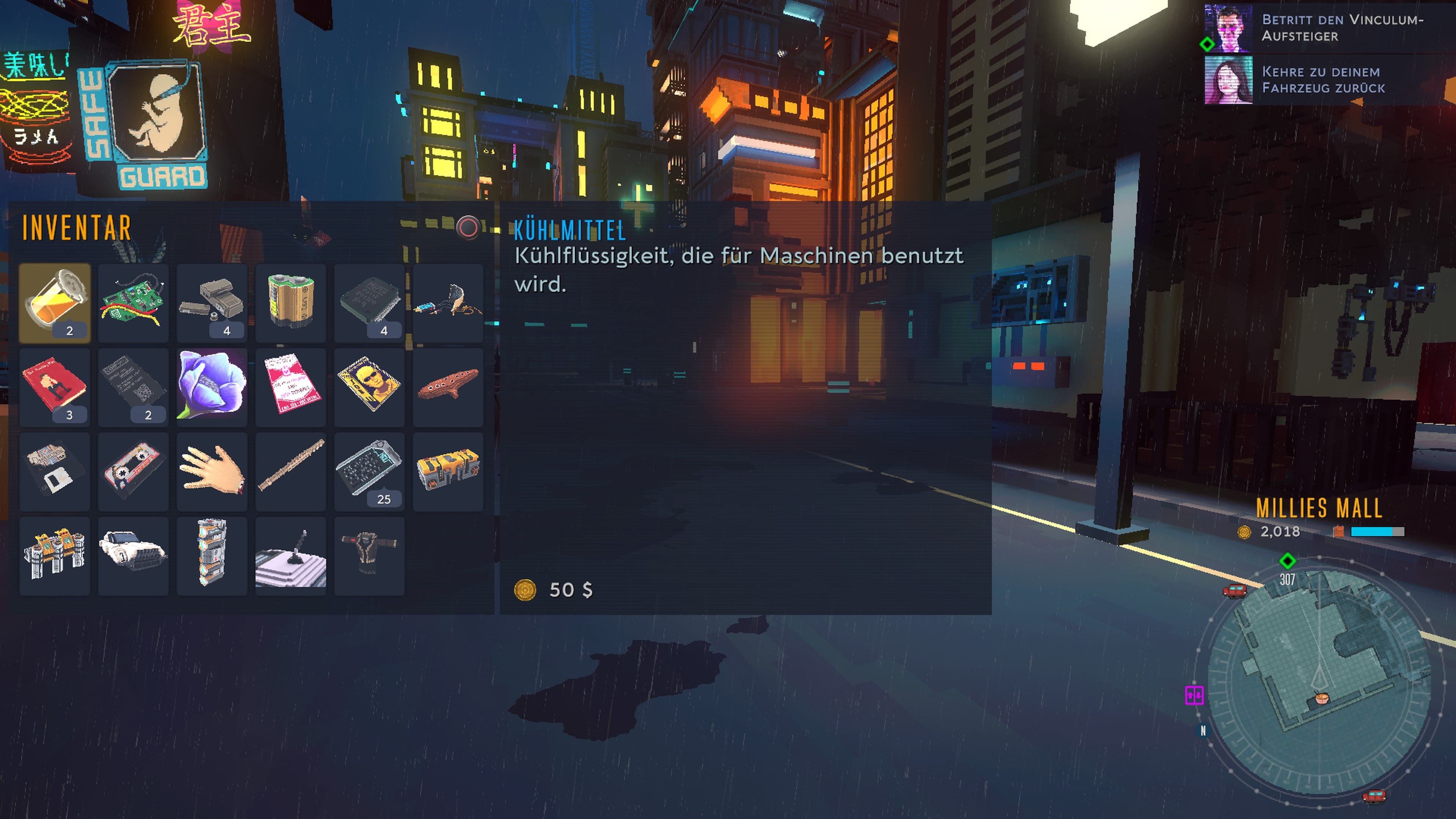Click the magenta elevator marker beside the minimap
This screenshot has height=819, width=1456.
(1194, 695)
